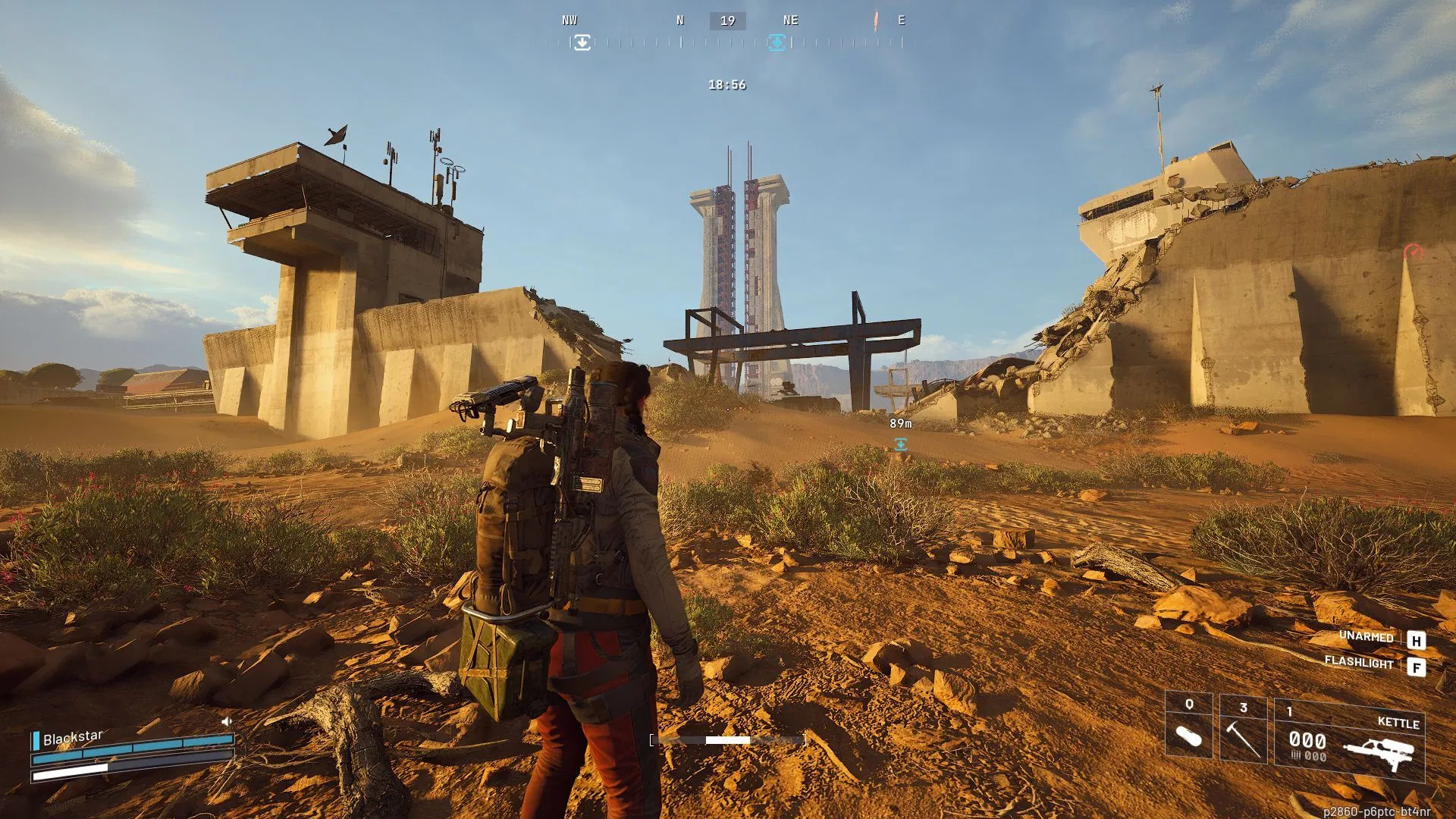Expand the compass heading indicator showing 19
This screenshot has height=819, width=1456.
[x=726, y=20]
